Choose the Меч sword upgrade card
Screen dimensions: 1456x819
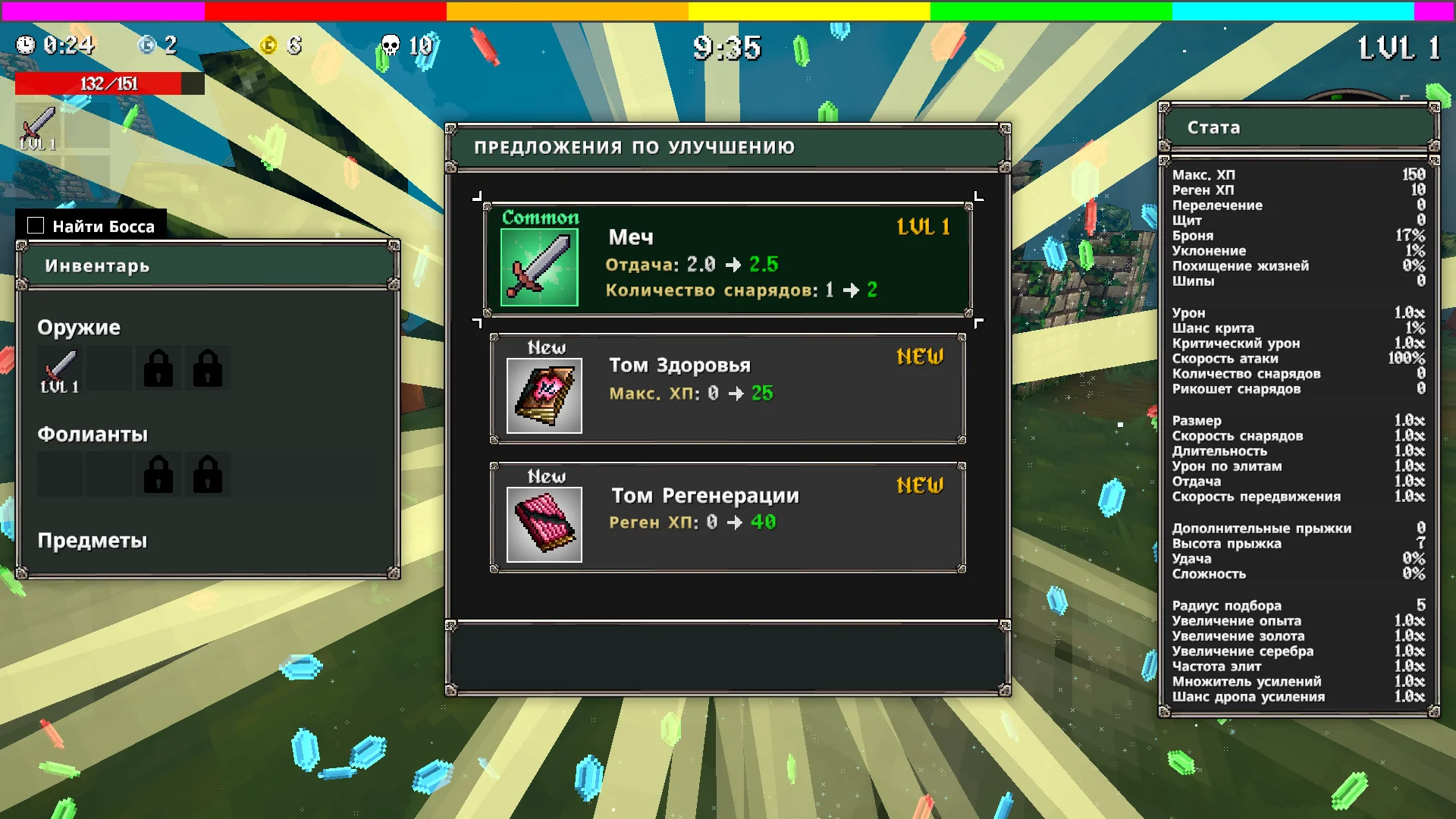tap(727, 259)
